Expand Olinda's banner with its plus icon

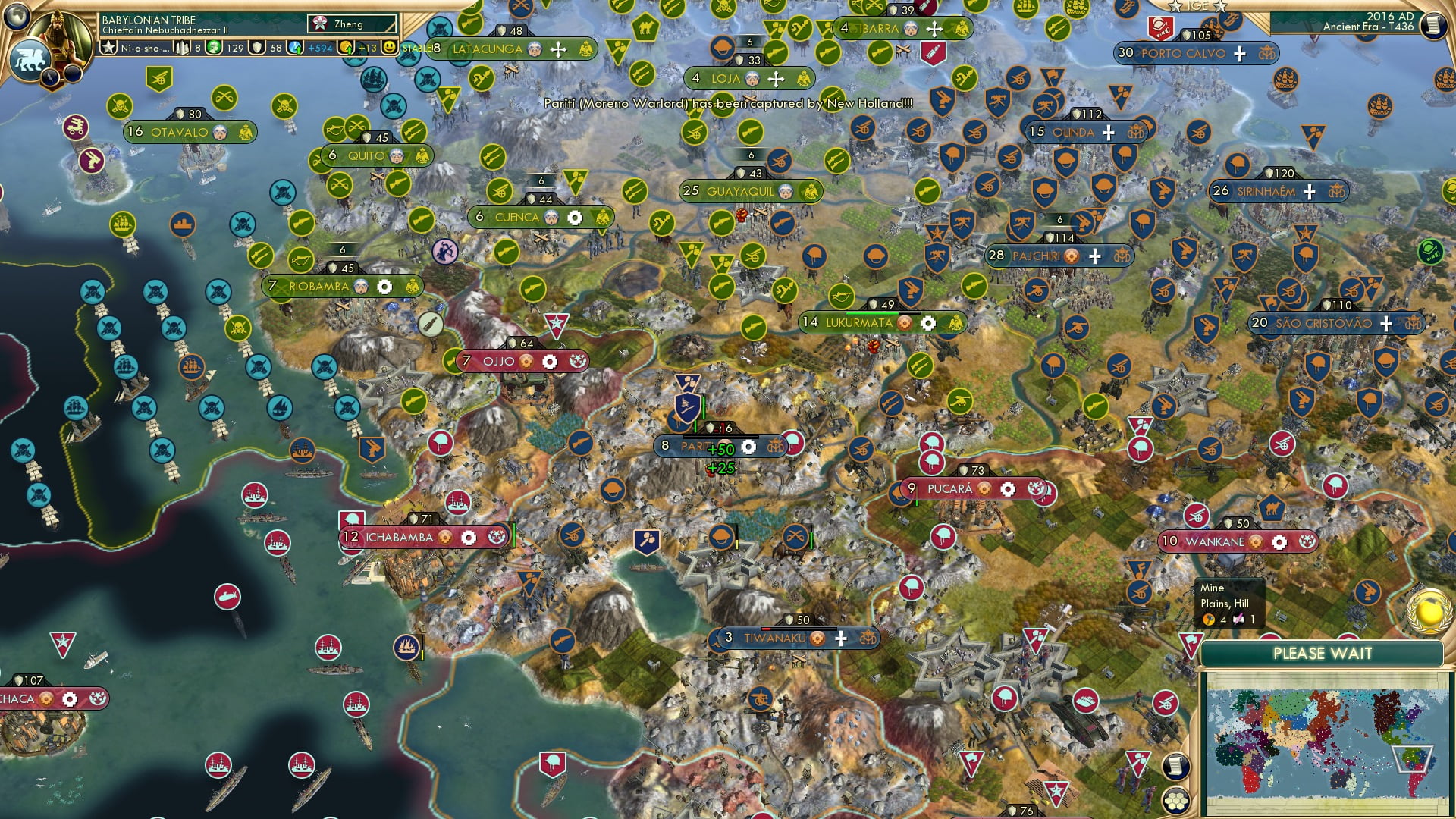pos(1106,131)
